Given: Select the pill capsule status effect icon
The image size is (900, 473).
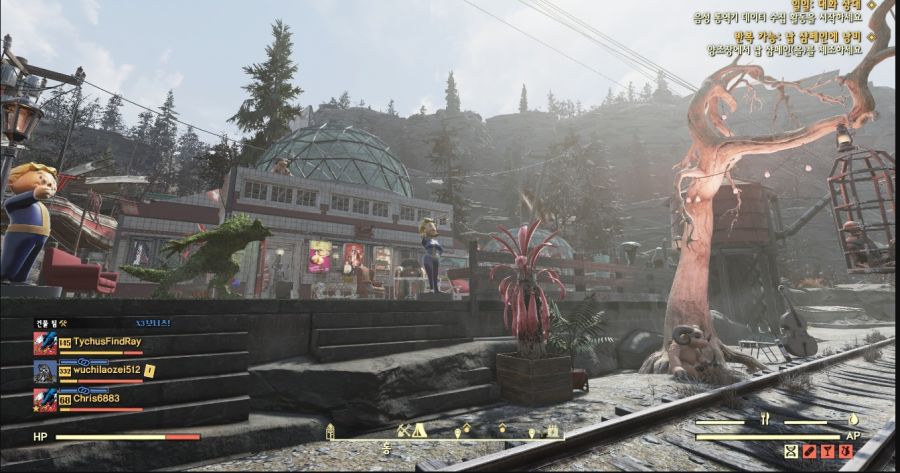Looking at the screenshot, I should point(810,452).
